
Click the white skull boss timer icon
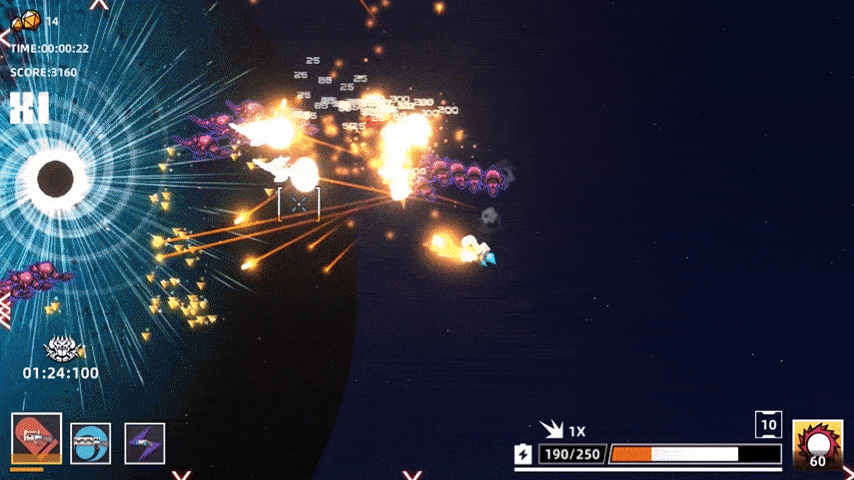click(x=63, y=348)
